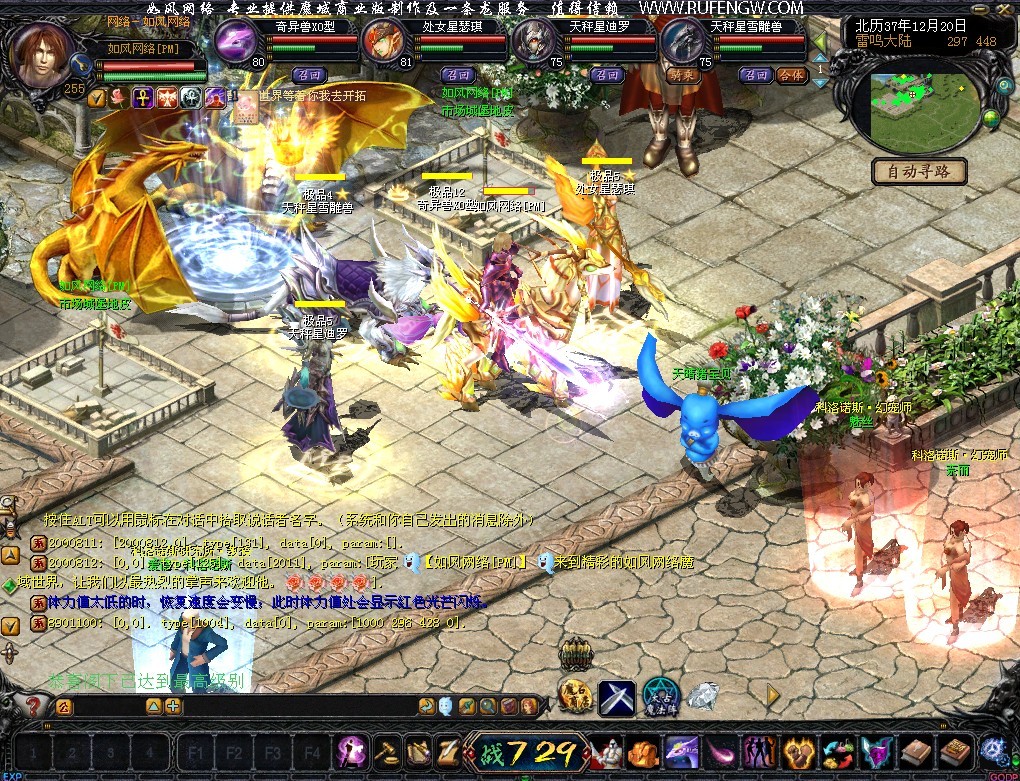Click the diamond gem icon
Viewport: 1020px width, 781px height.
702,695
